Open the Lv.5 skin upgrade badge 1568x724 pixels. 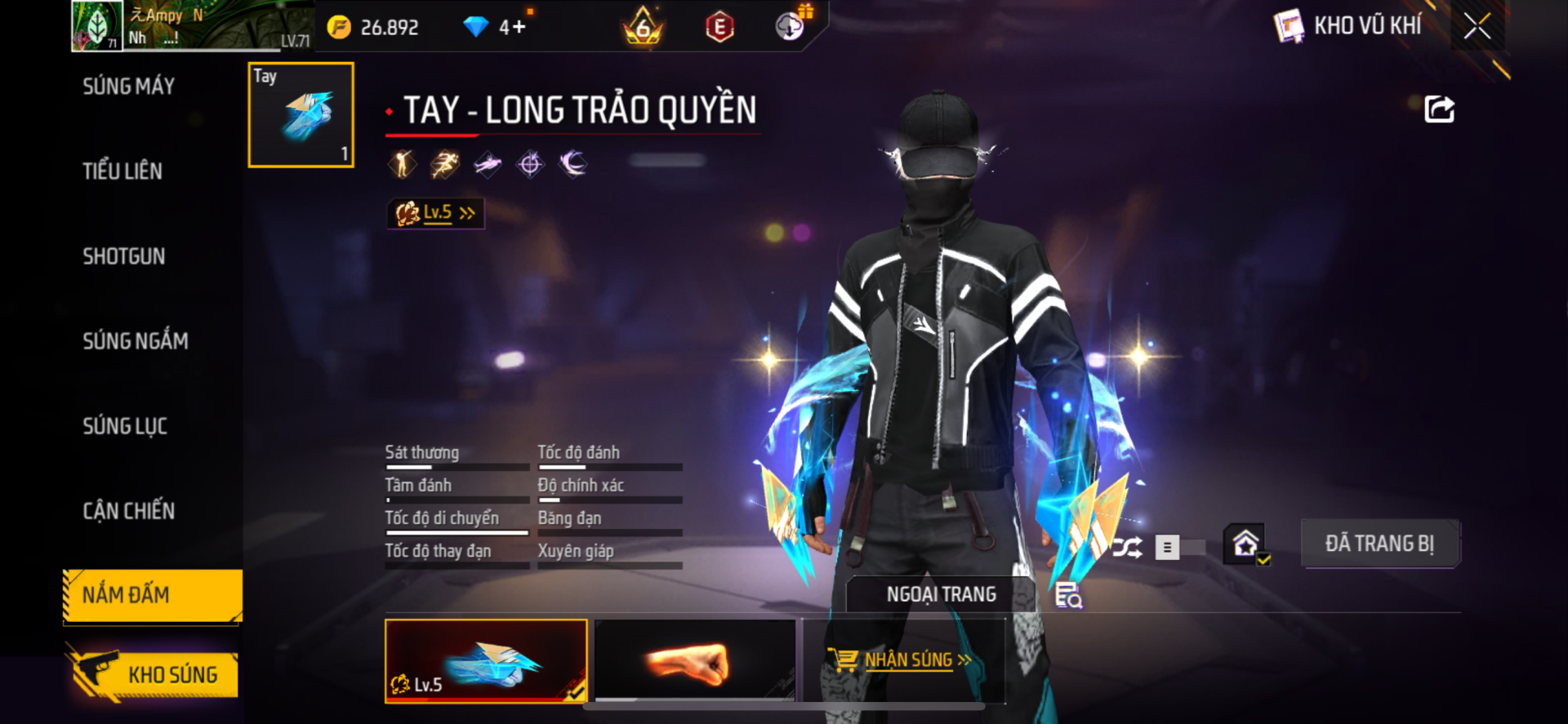(435, 213)
